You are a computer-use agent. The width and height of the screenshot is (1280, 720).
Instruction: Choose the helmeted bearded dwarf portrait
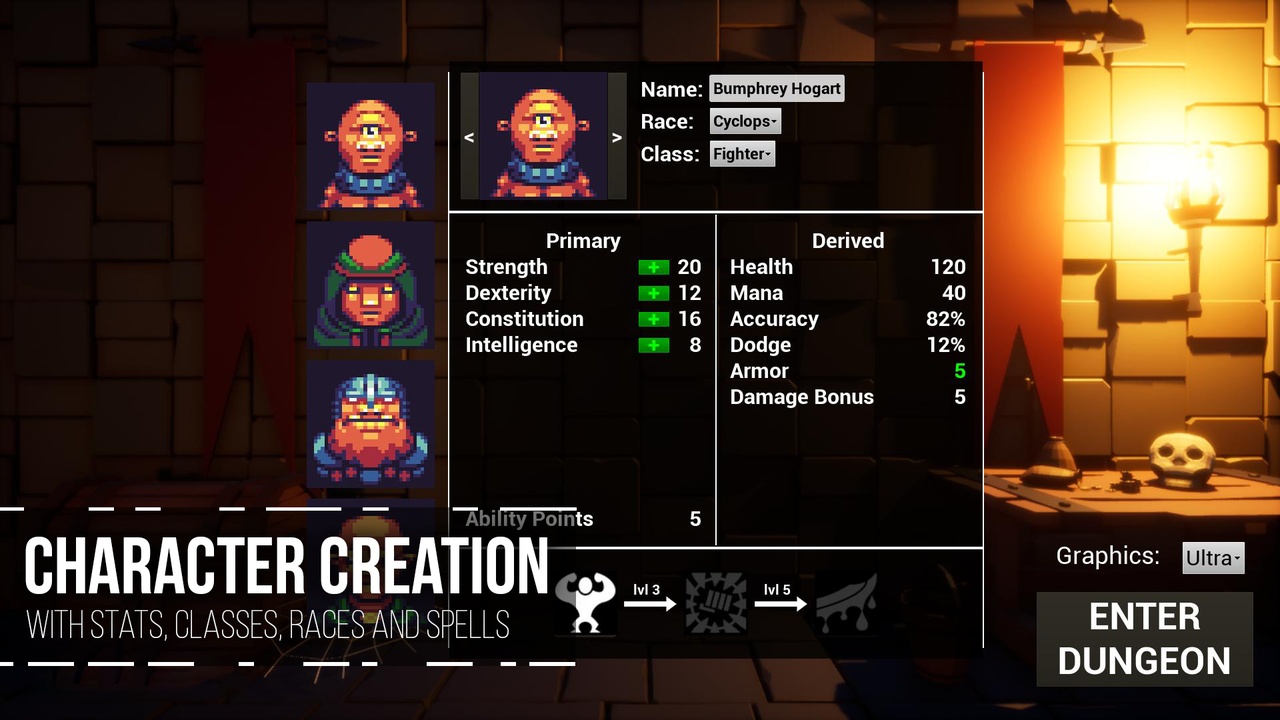pyautogui.click(x=370, y=423)
